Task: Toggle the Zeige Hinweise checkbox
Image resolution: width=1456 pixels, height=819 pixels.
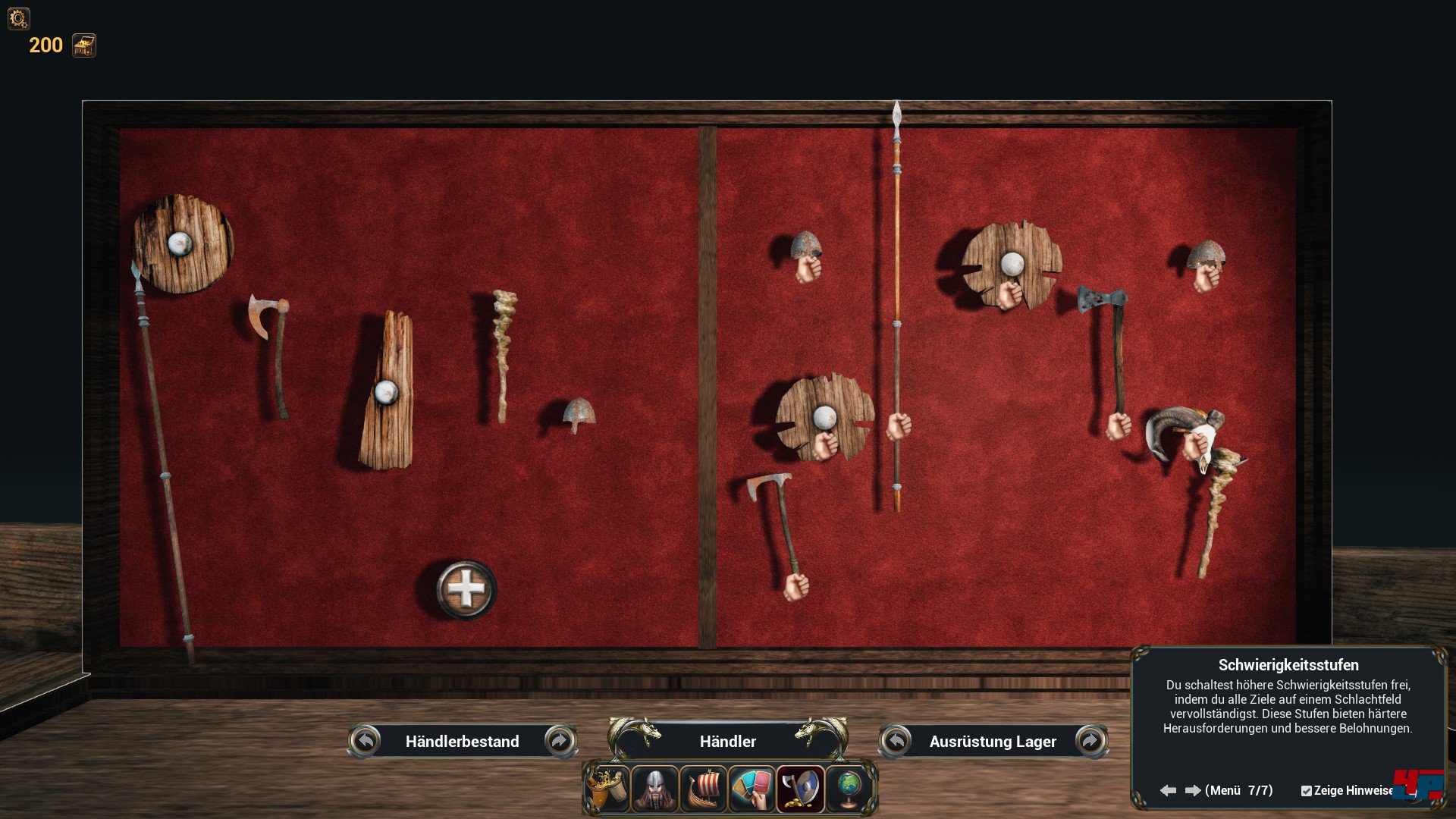Action: point(1306,791)
